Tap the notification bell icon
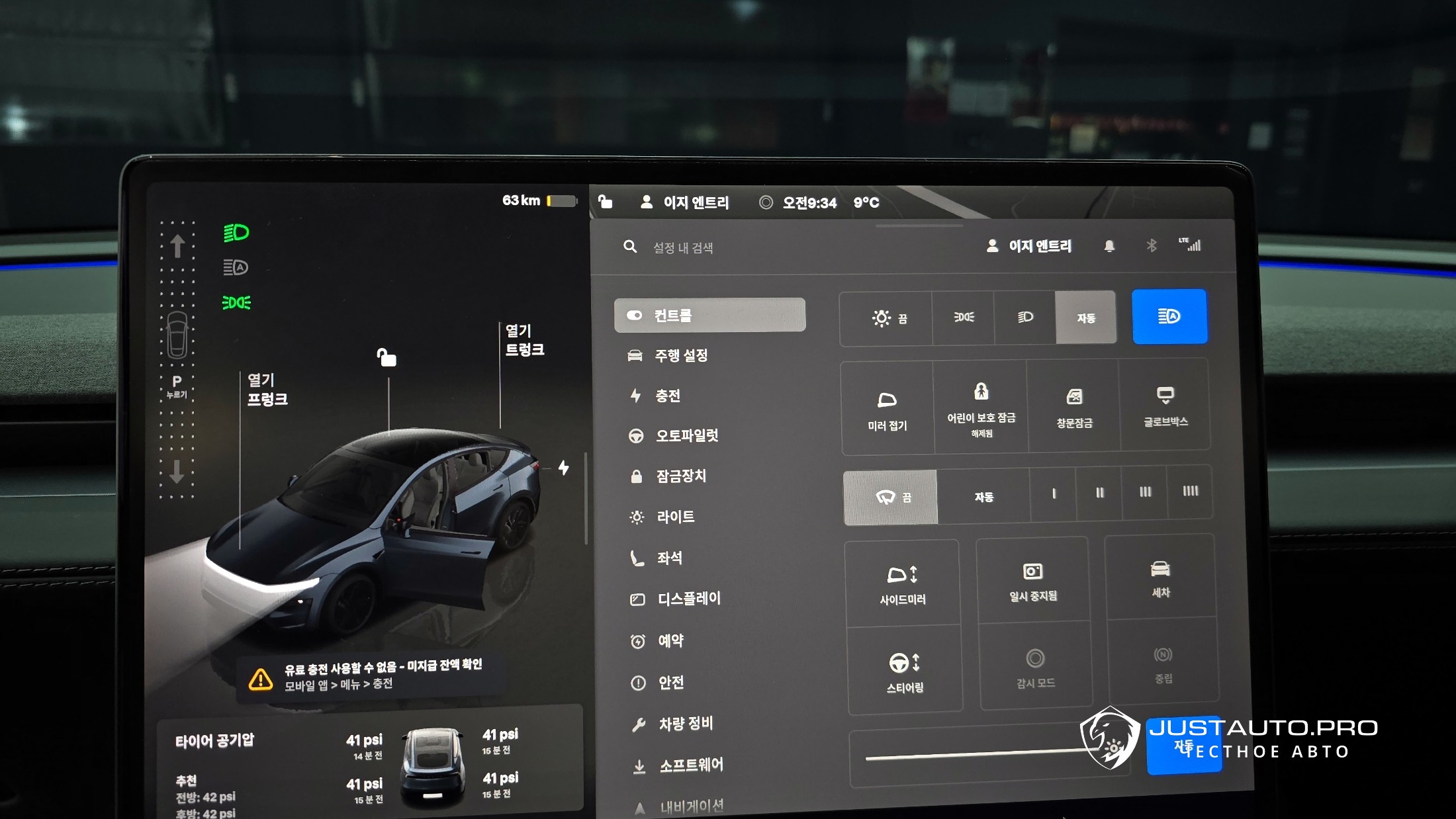The image size is (1456, 819). click(1109, 246)
